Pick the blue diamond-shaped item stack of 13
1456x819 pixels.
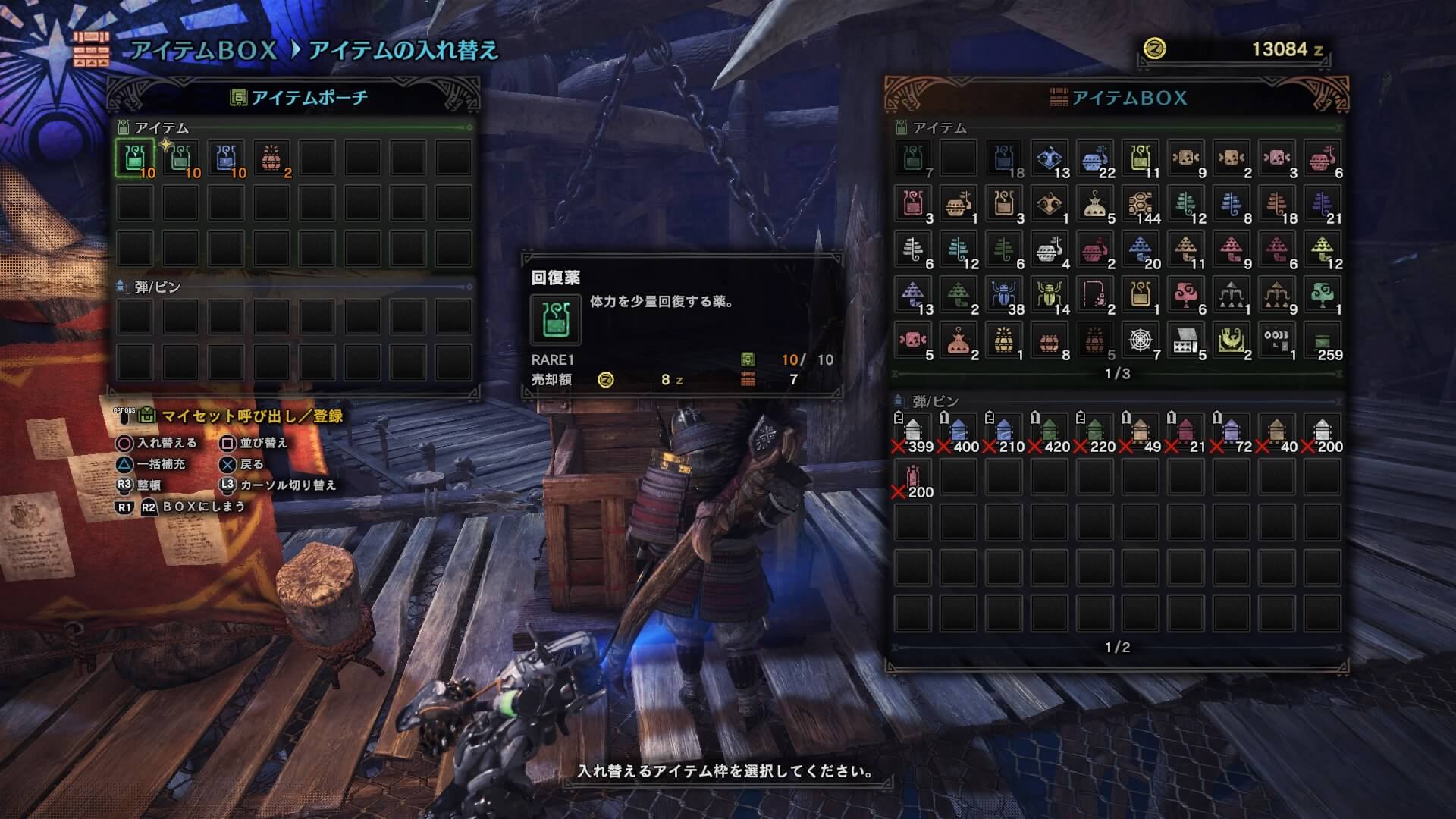tap(1050, 159)
